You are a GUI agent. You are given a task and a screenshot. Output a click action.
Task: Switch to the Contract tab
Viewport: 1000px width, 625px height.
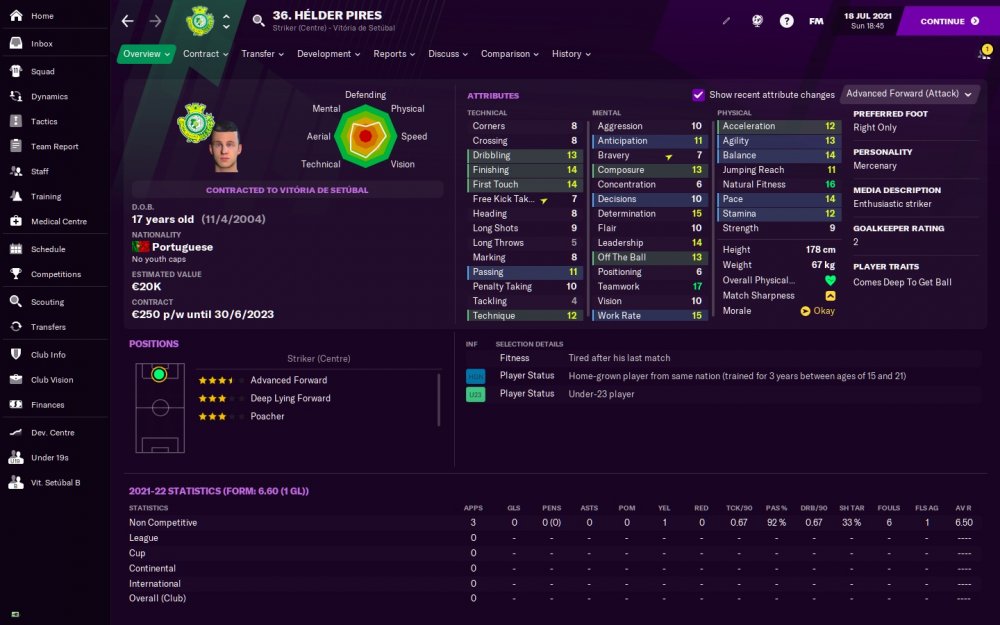[205, 54]
